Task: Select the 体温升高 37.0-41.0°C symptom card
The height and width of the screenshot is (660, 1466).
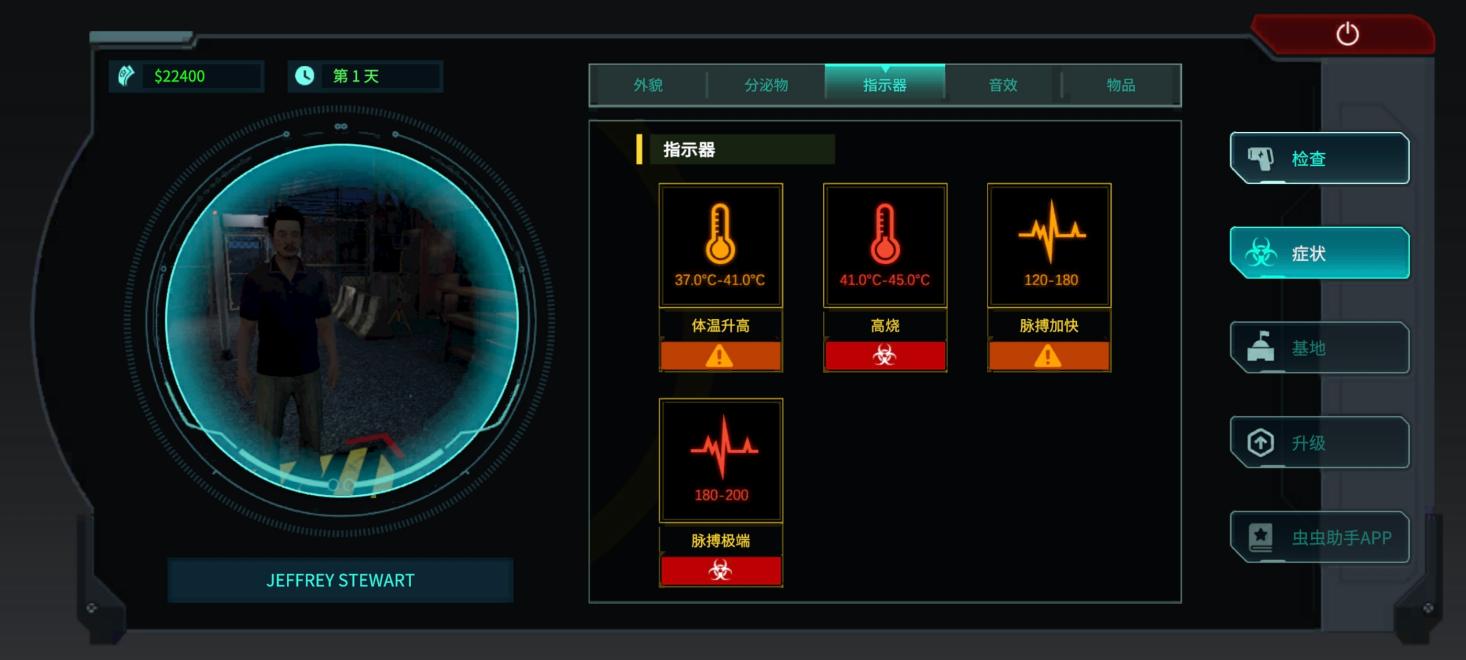Action: point(720,276)
